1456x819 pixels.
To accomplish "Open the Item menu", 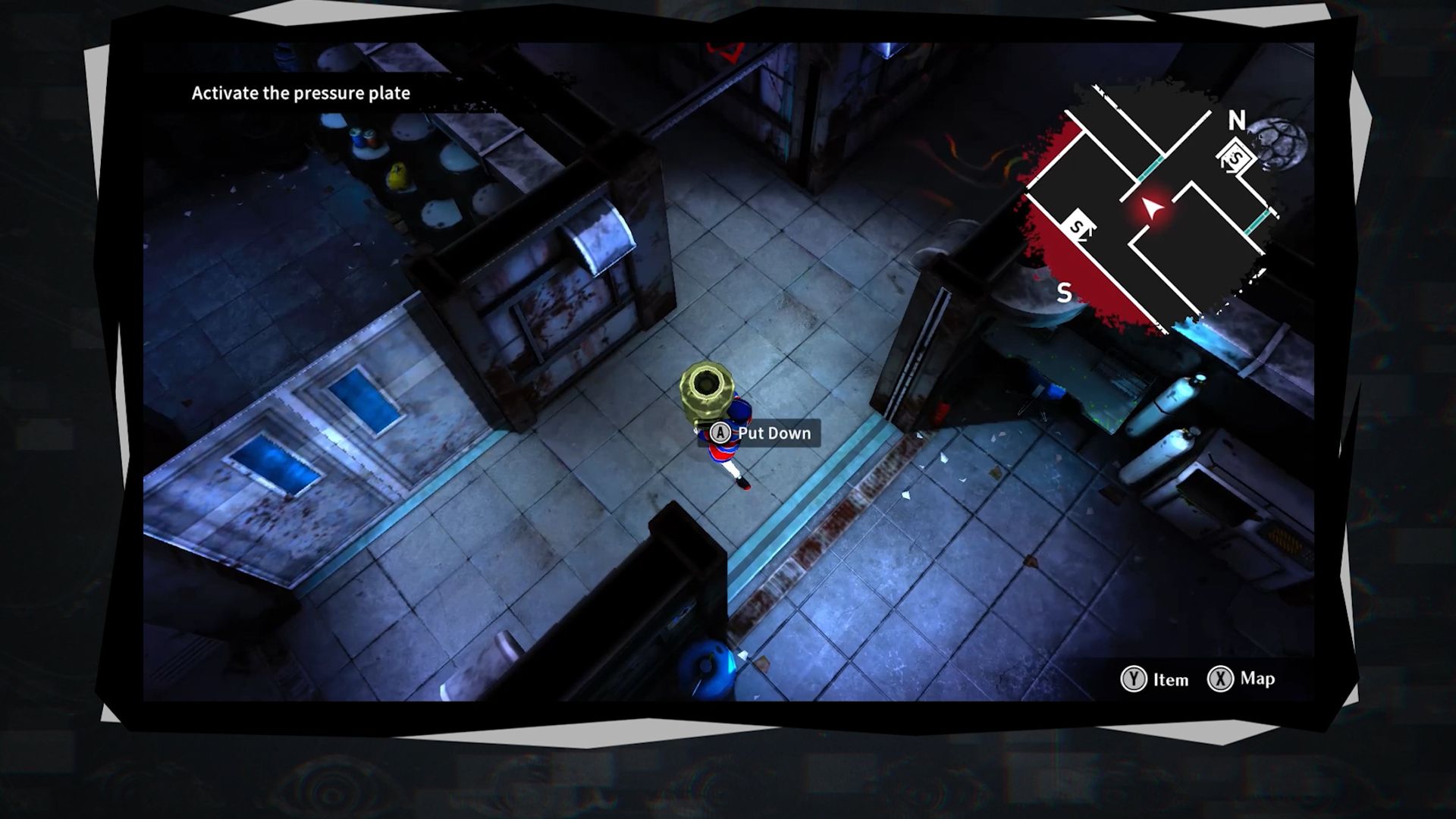I will click(1154, 679).
